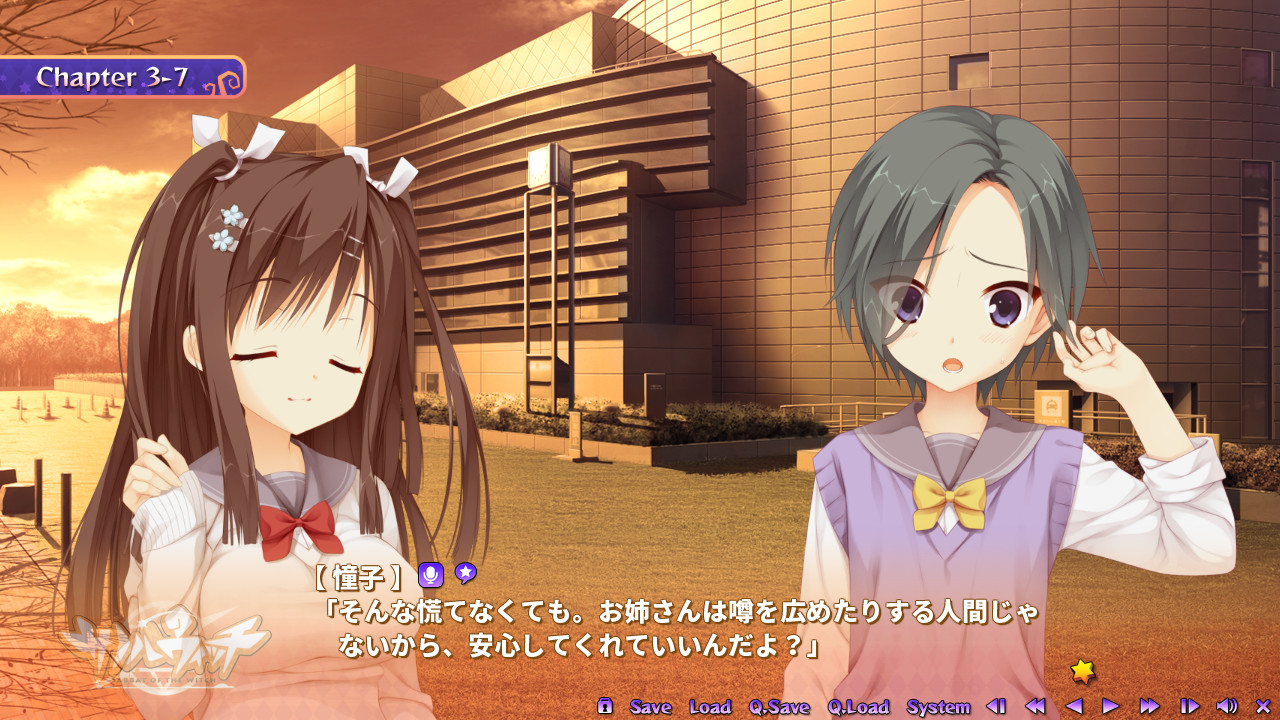Use Q.Load to quick load

pyautogui.click(x=858, y=707)
